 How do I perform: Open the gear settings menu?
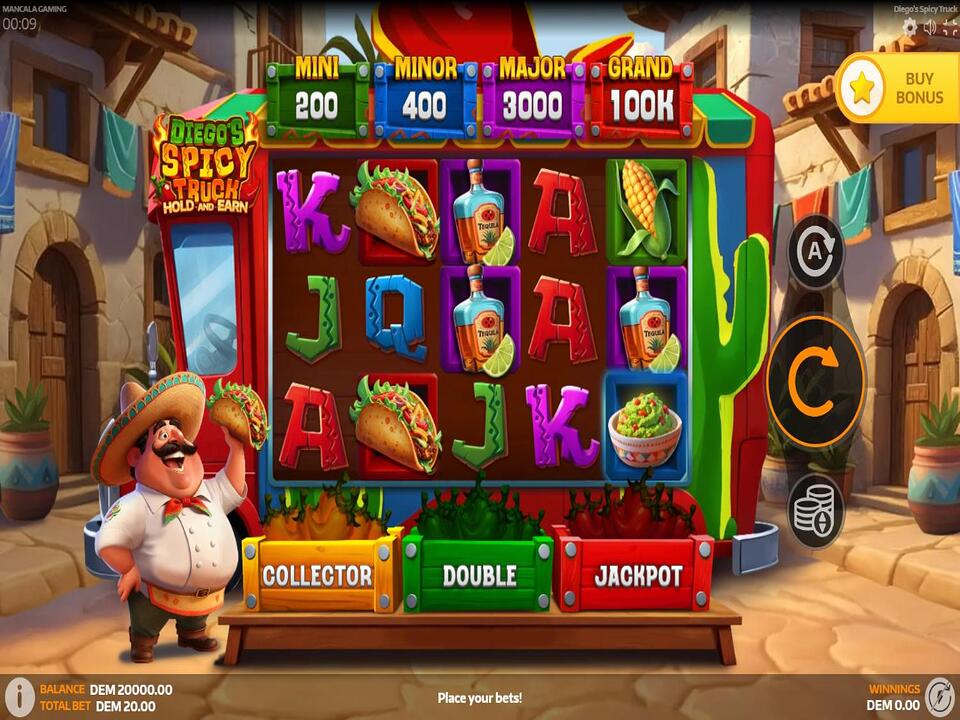click(x=908, y=28)
